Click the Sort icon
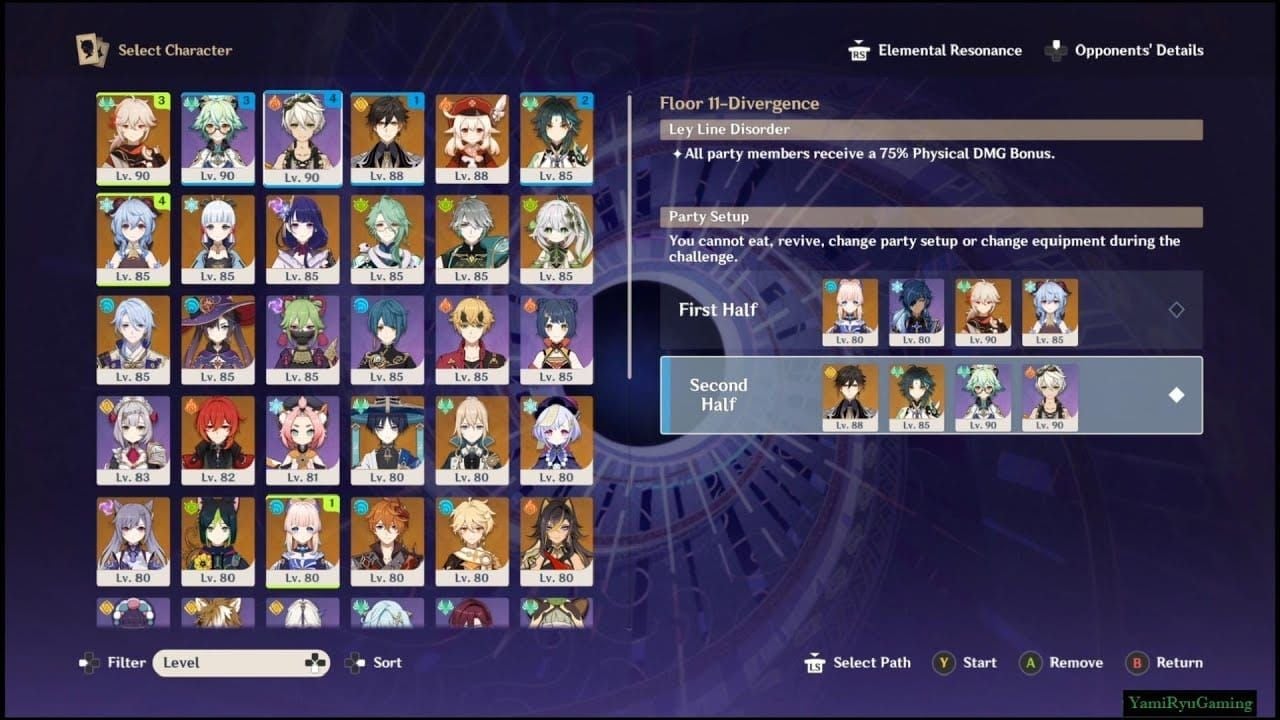This screenshot has height=720, width=1280. 355,662
